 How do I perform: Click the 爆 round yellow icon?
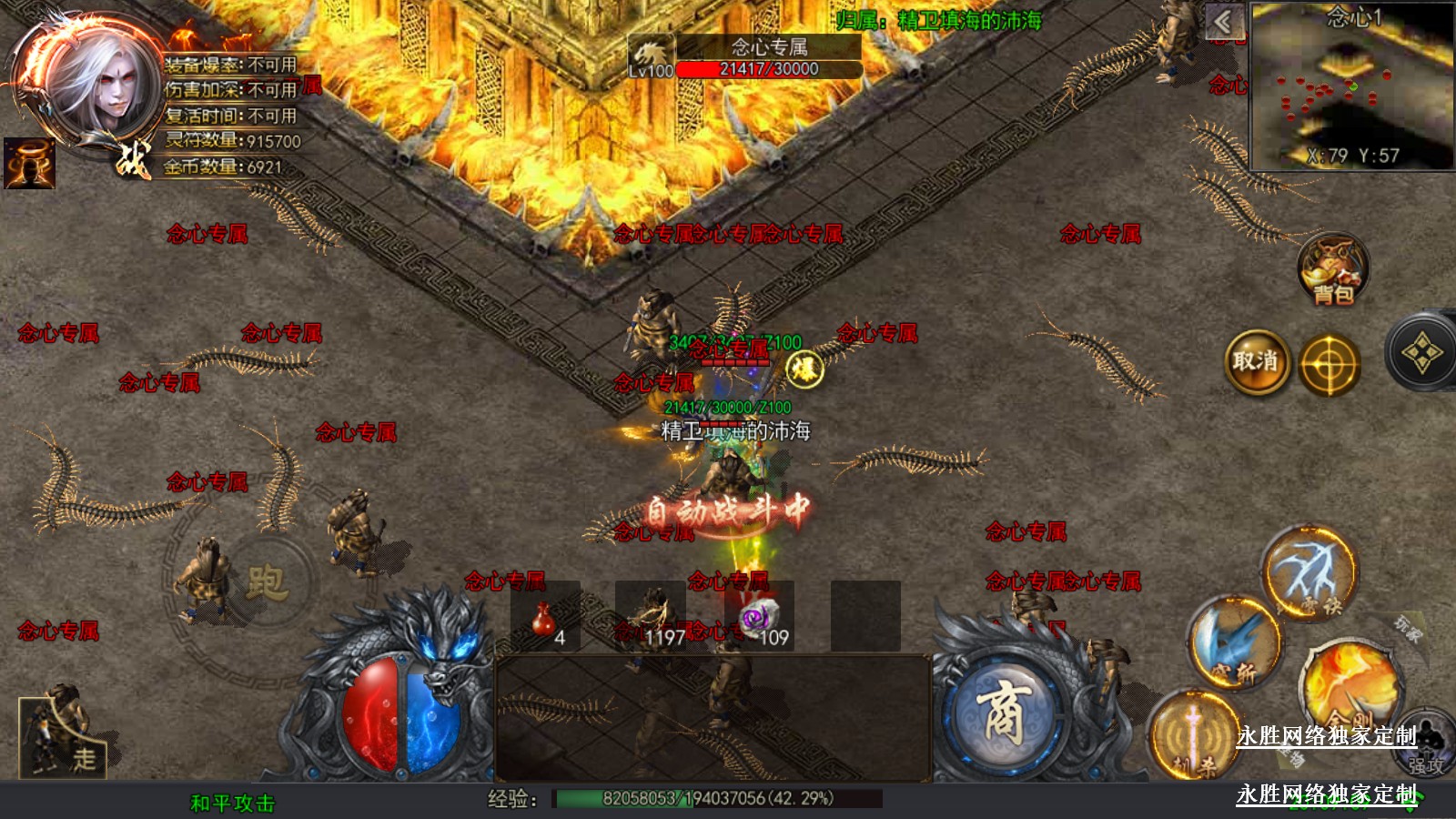(x=804, y=369)
